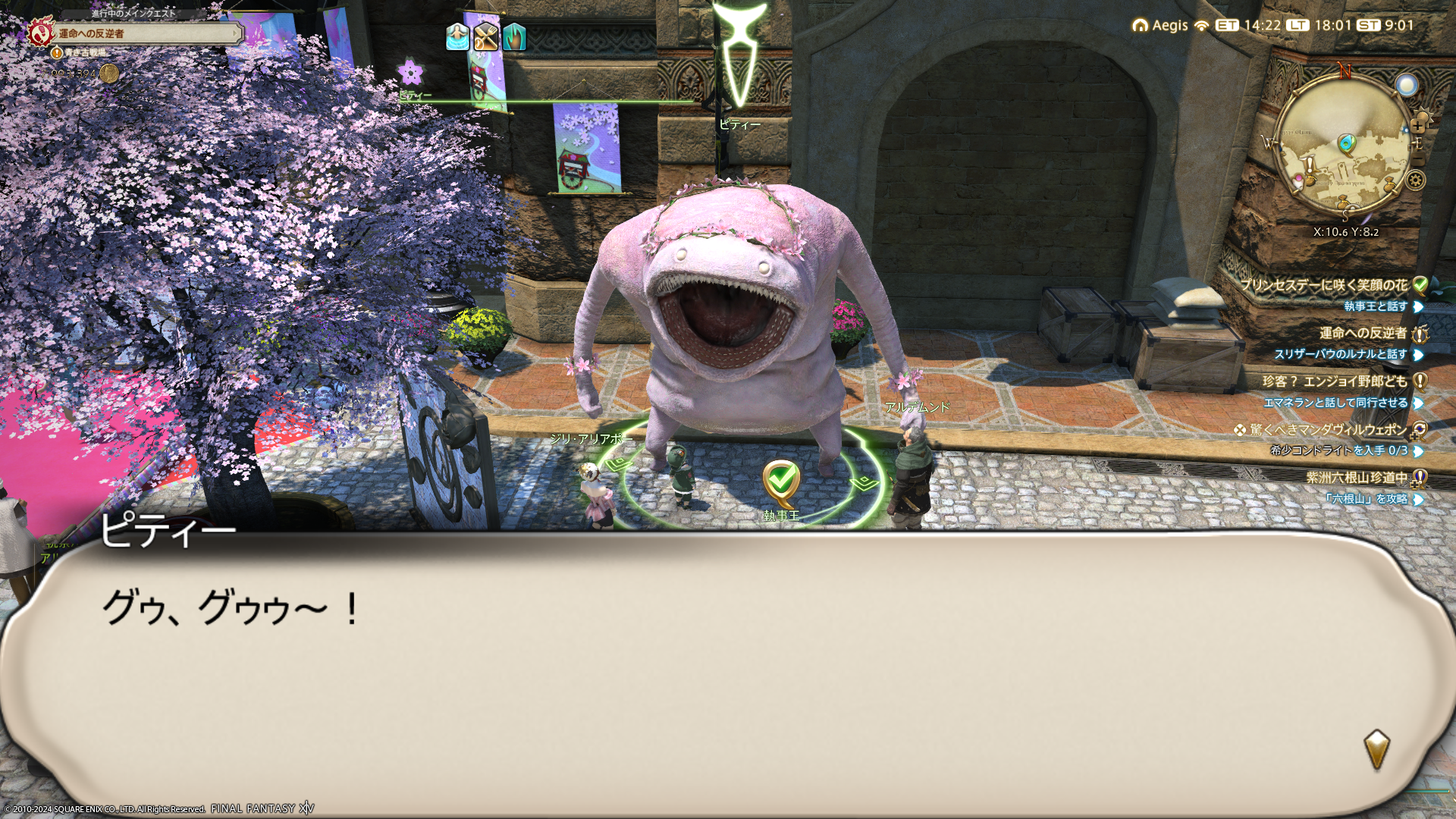
Task: Open minimap settings gear
Action: (x=1415, y=180)
